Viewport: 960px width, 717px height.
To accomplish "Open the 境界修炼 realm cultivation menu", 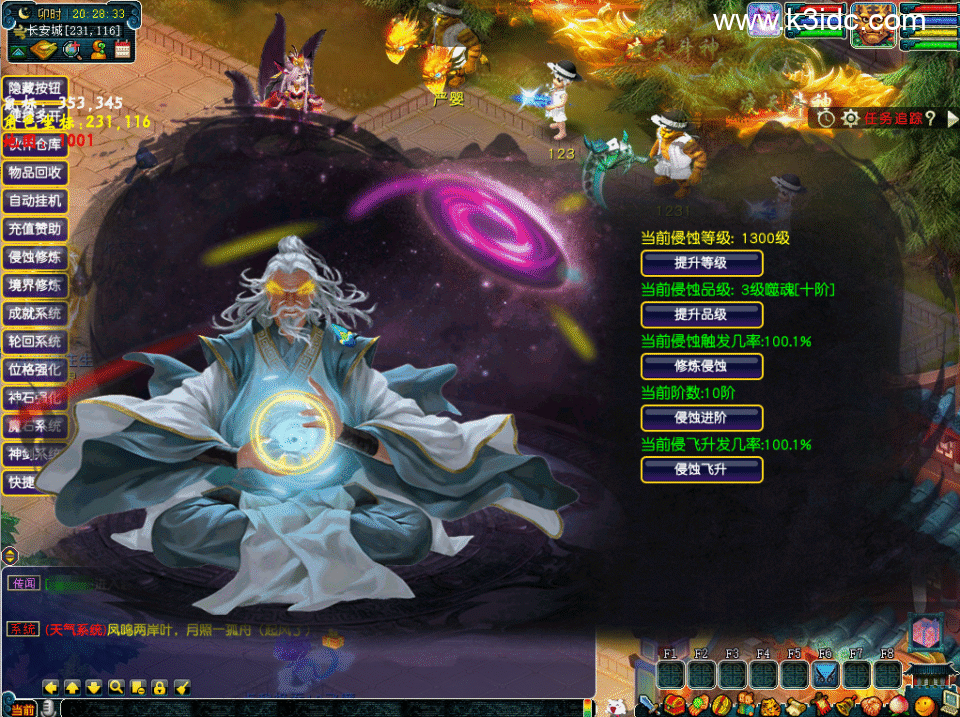I will (x=35, y=285).
